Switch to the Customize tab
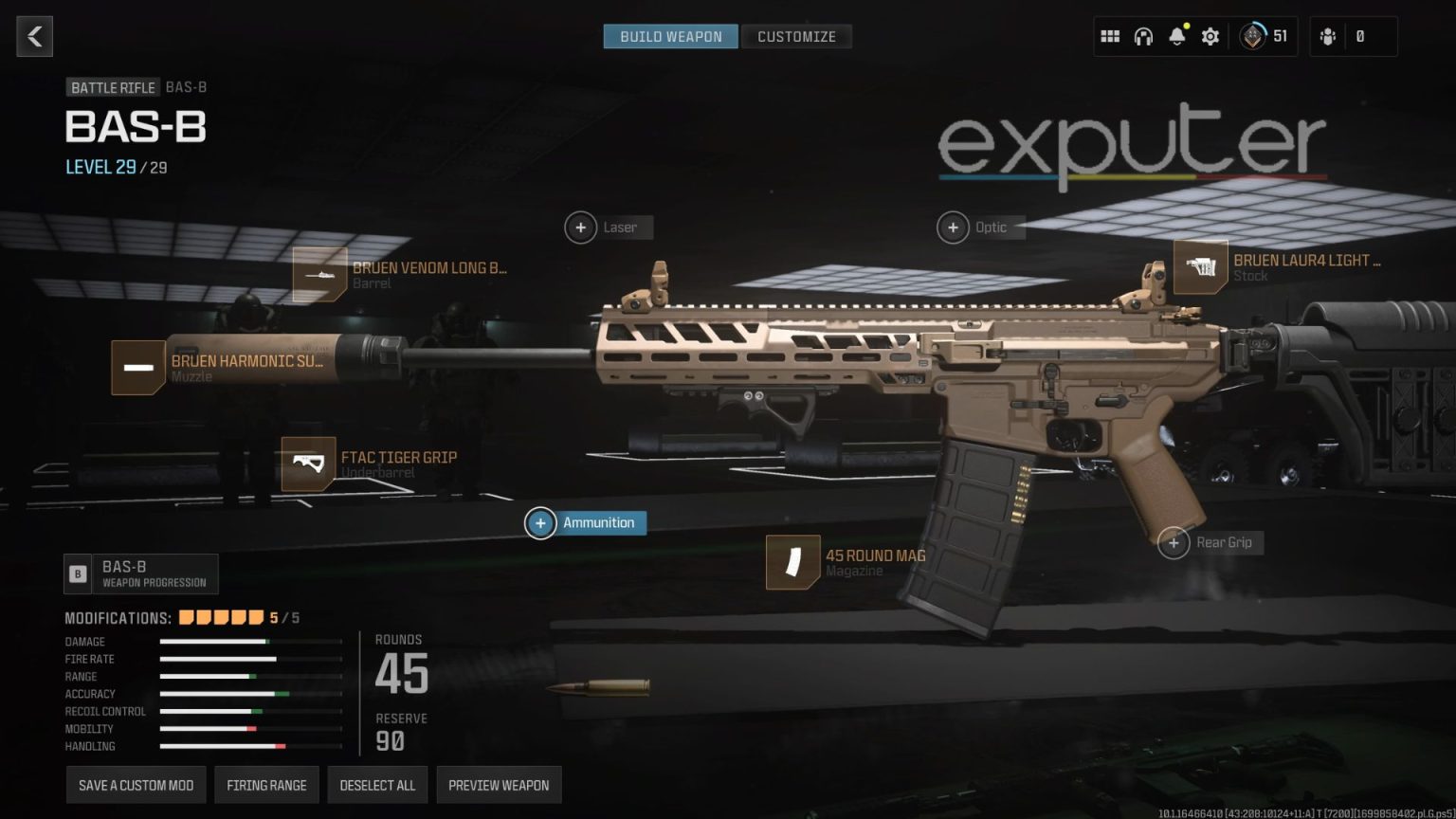The width and height of the screenshot is (1456, 819). click(x=796, y=36)
